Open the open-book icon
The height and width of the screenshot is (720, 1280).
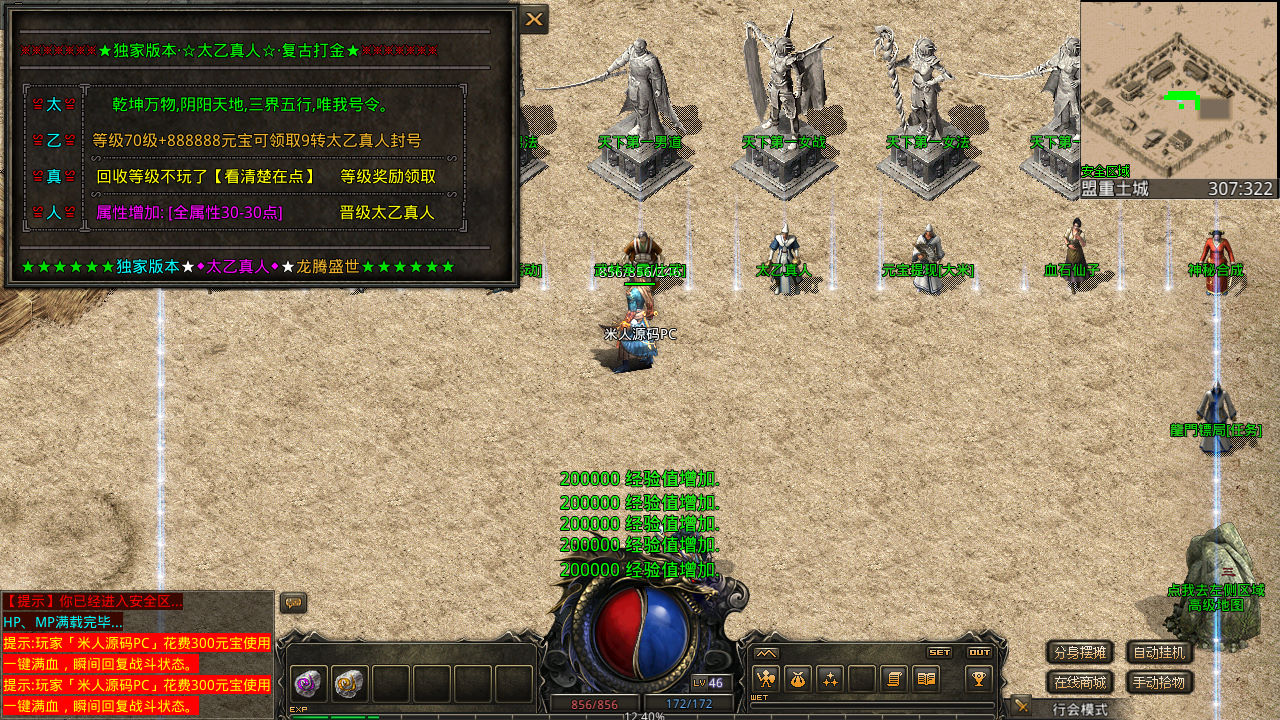[x=926, y=679]
